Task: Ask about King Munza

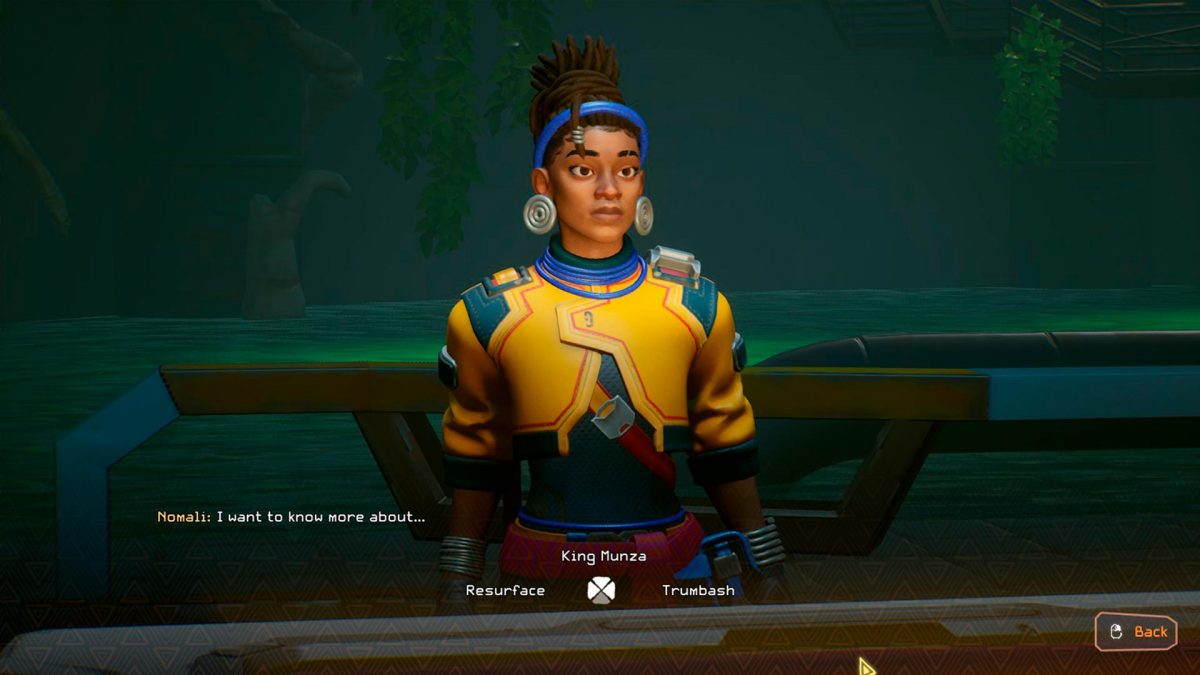Action: coord(603,556)
